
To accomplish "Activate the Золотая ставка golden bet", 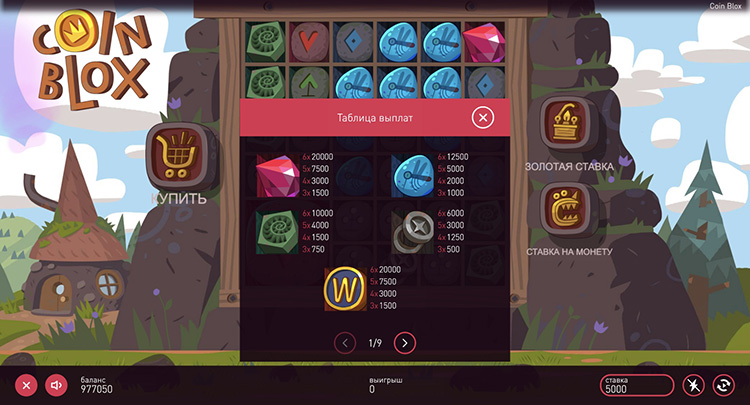I will [568, 125].
